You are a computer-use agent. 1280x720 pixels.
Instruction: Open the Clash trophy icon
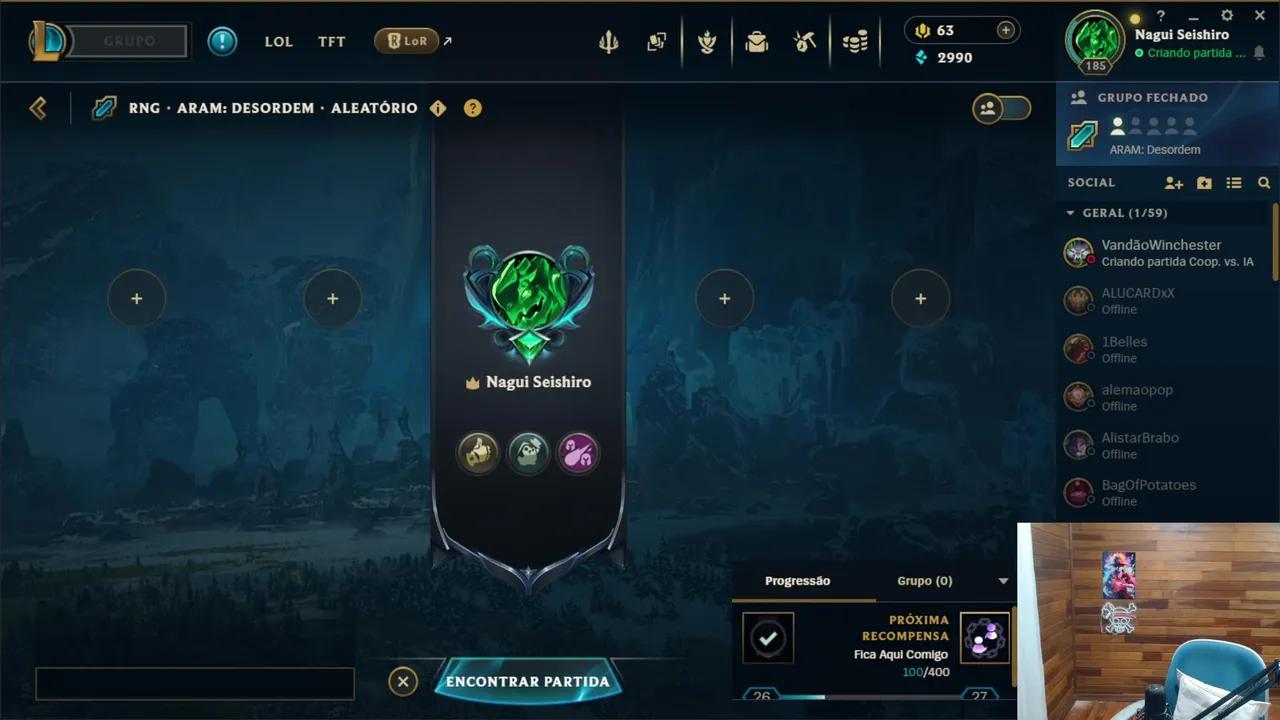tap(707, 41)
